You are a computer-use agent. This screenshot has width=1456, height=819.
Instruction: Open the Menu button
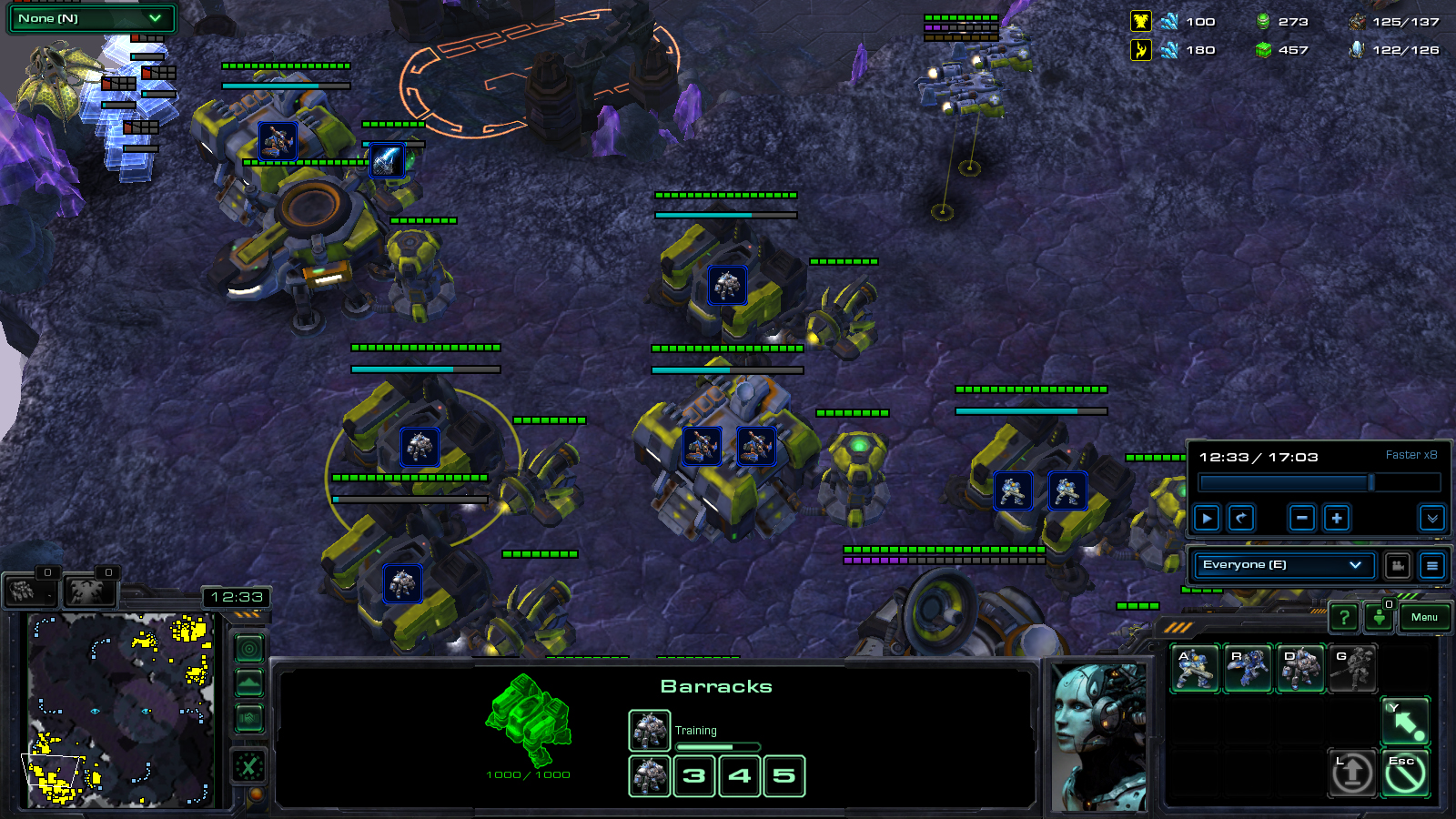pos(1424,618)
